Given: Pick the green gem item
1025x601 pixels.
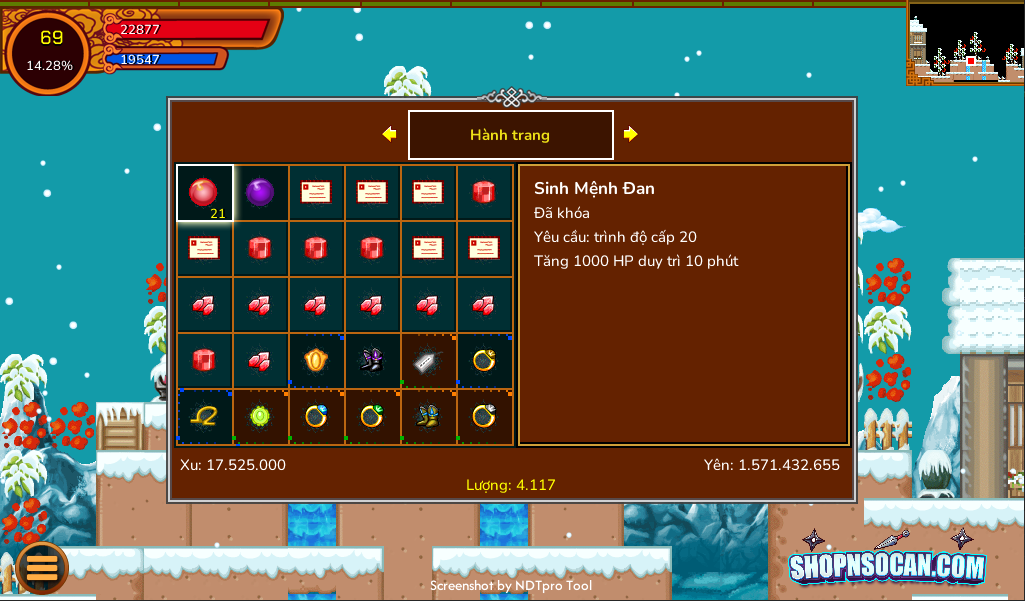Looking at the screenshot, I should coord(260,416).
